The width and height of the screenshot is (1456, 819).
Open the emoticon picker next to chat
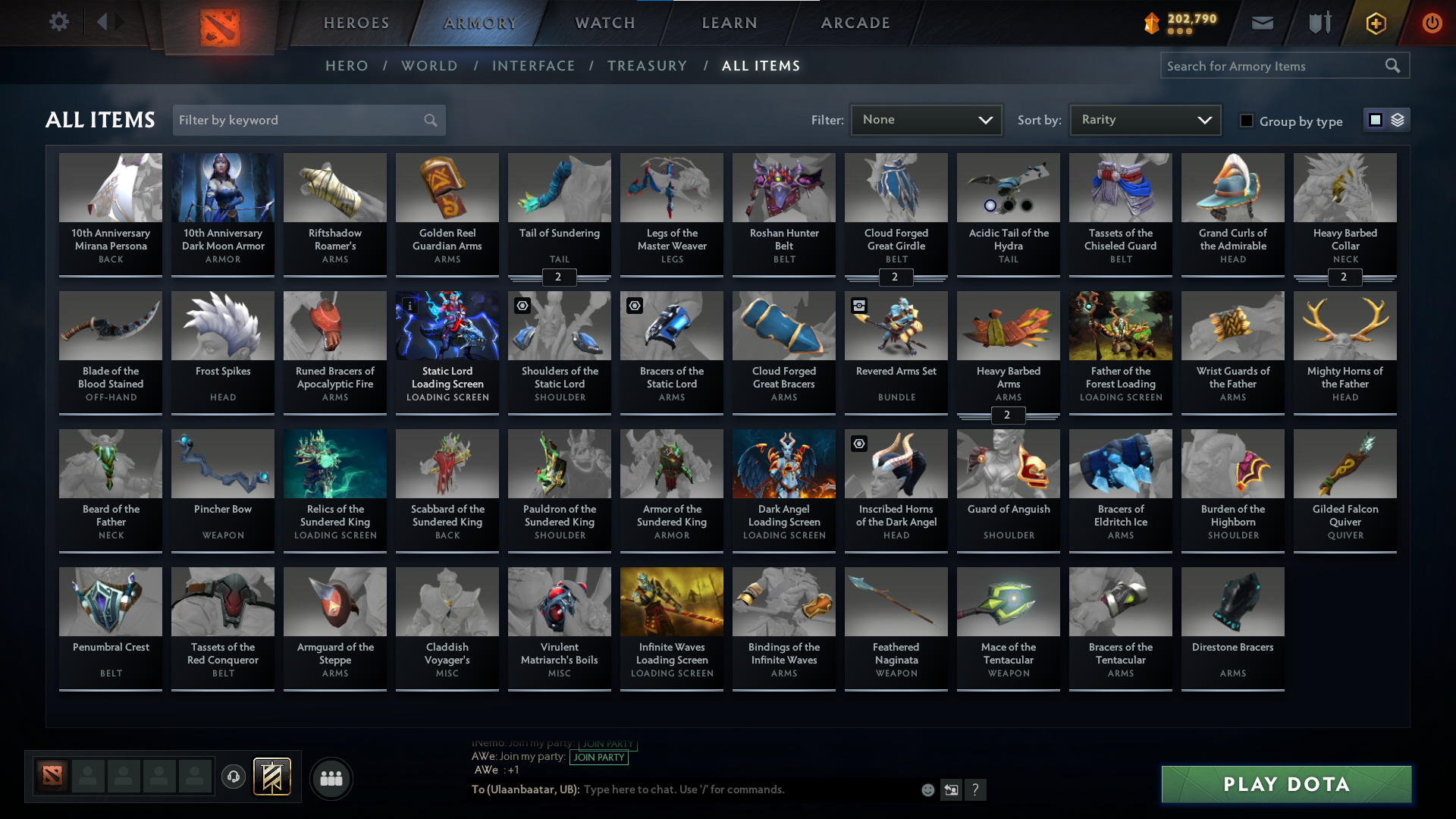927,789
